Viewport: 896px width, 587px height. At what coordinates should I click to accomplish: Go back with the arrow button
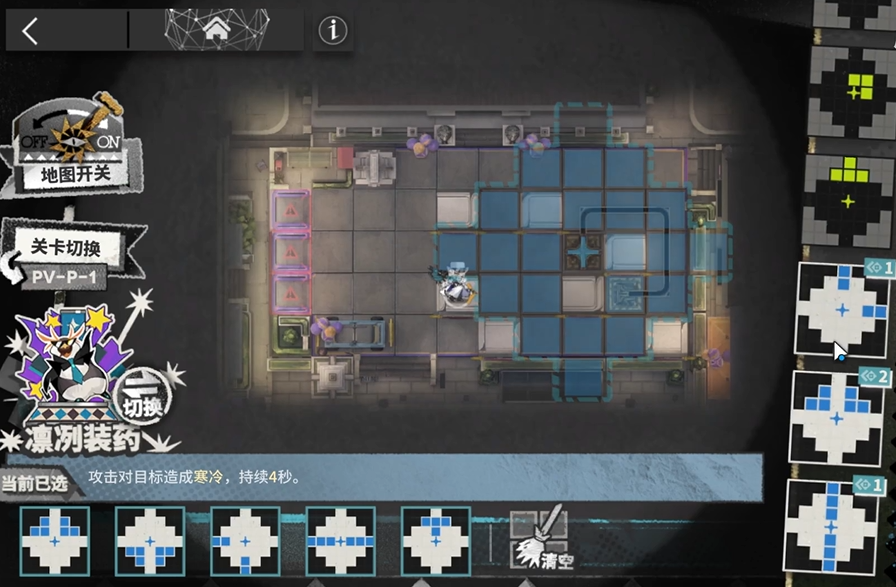[x=31, y=31]
